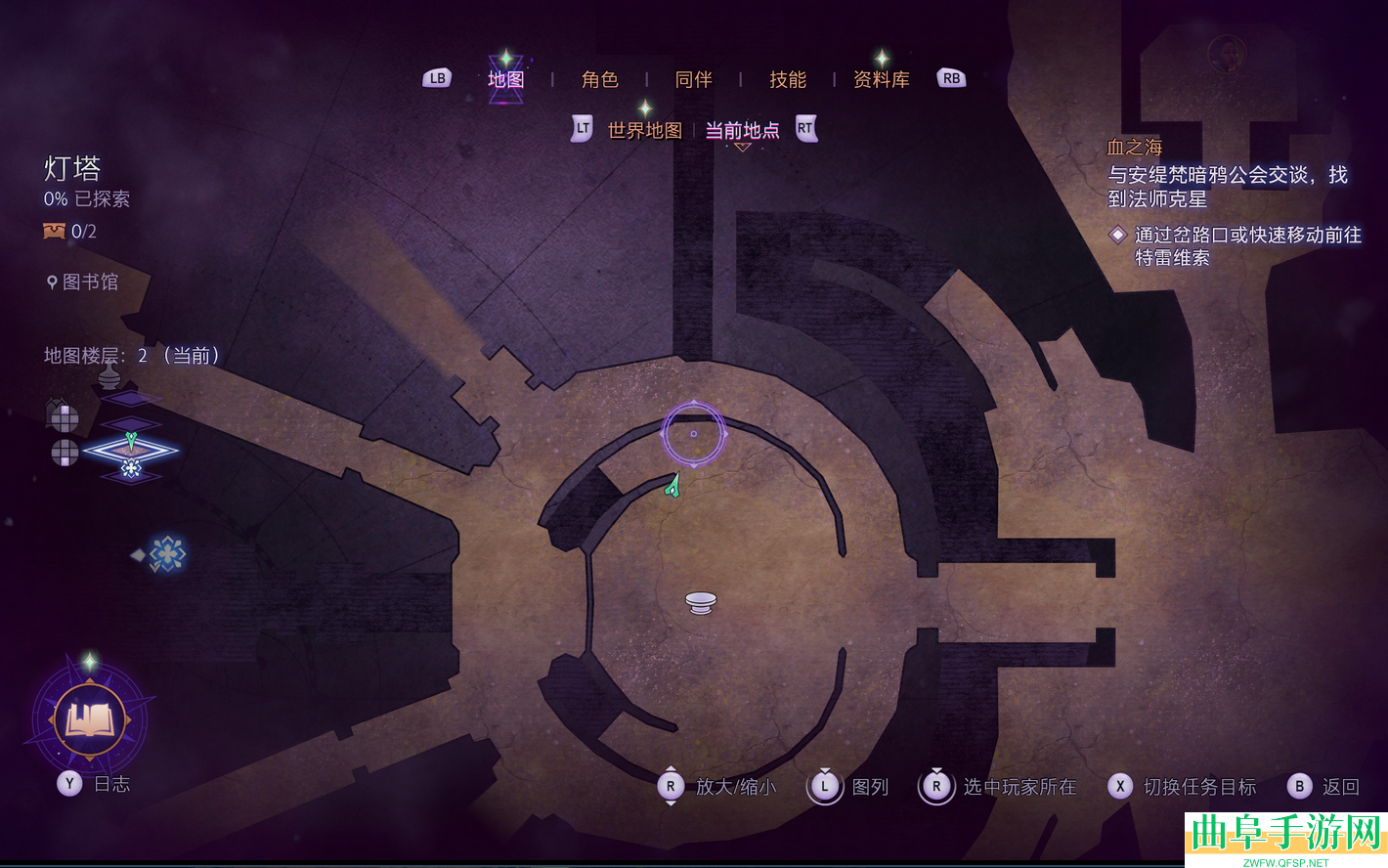Select the 地图 map tab
Image resolution: width=1388 pixels, height=868 pixels.
pyautogui.click(x=505, y=79)
